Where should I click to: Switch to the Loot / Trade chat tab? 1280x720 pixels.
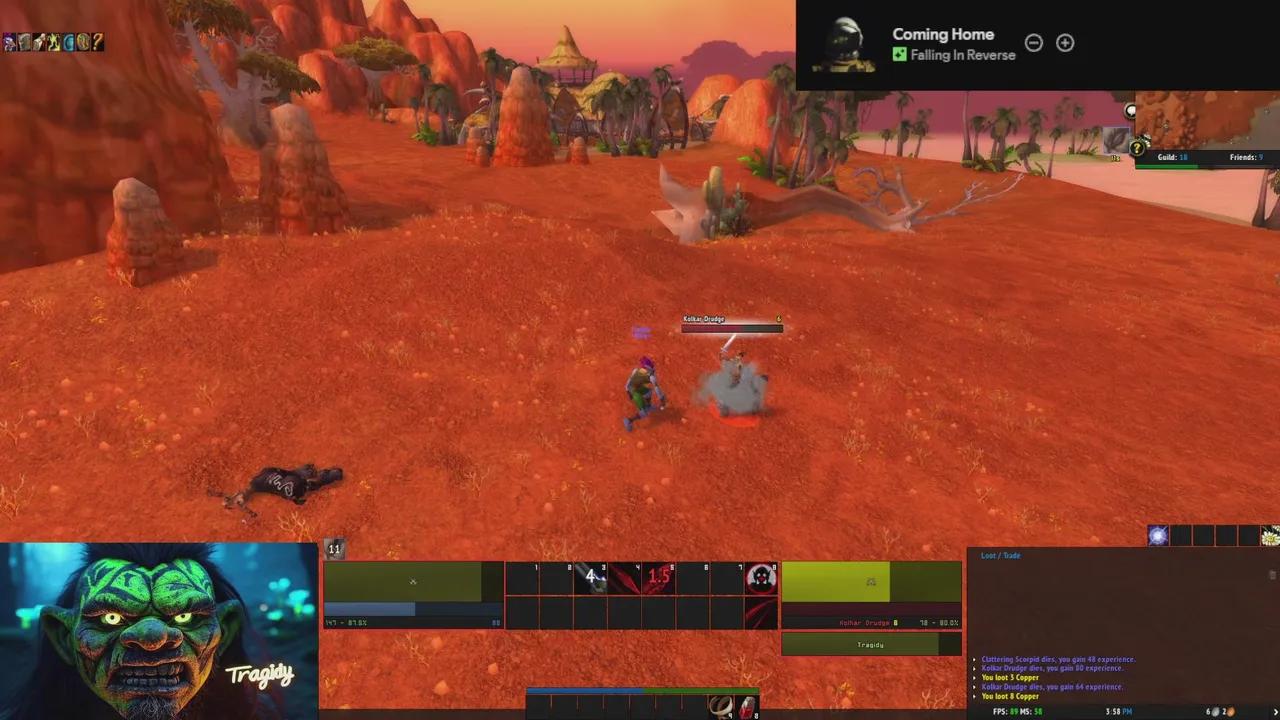pyautogui.click(x=1000, y=555)
